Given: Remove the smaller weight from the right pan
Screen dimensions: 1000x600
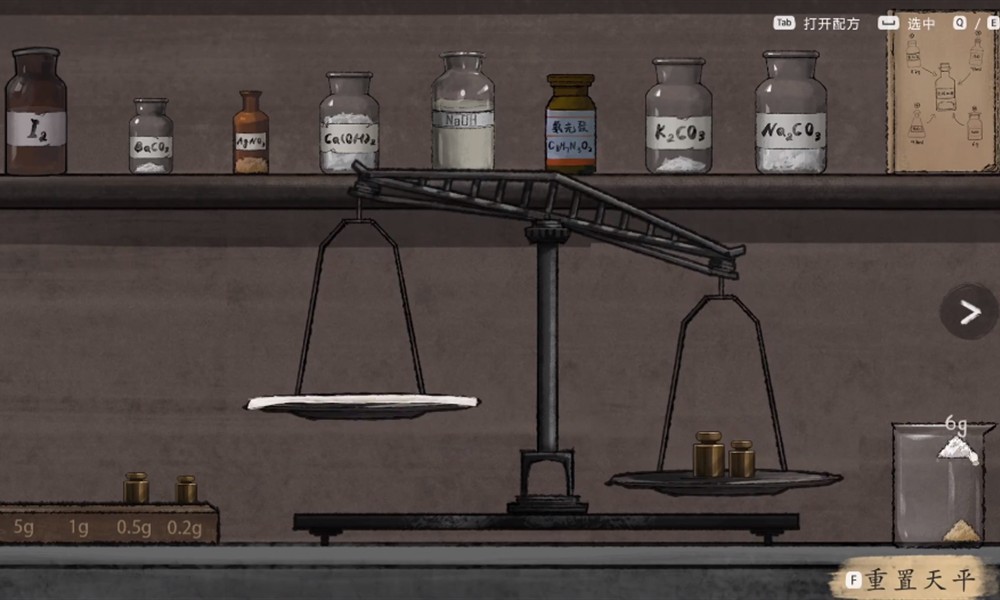Looking at the screenshot, I should [742, 459].
